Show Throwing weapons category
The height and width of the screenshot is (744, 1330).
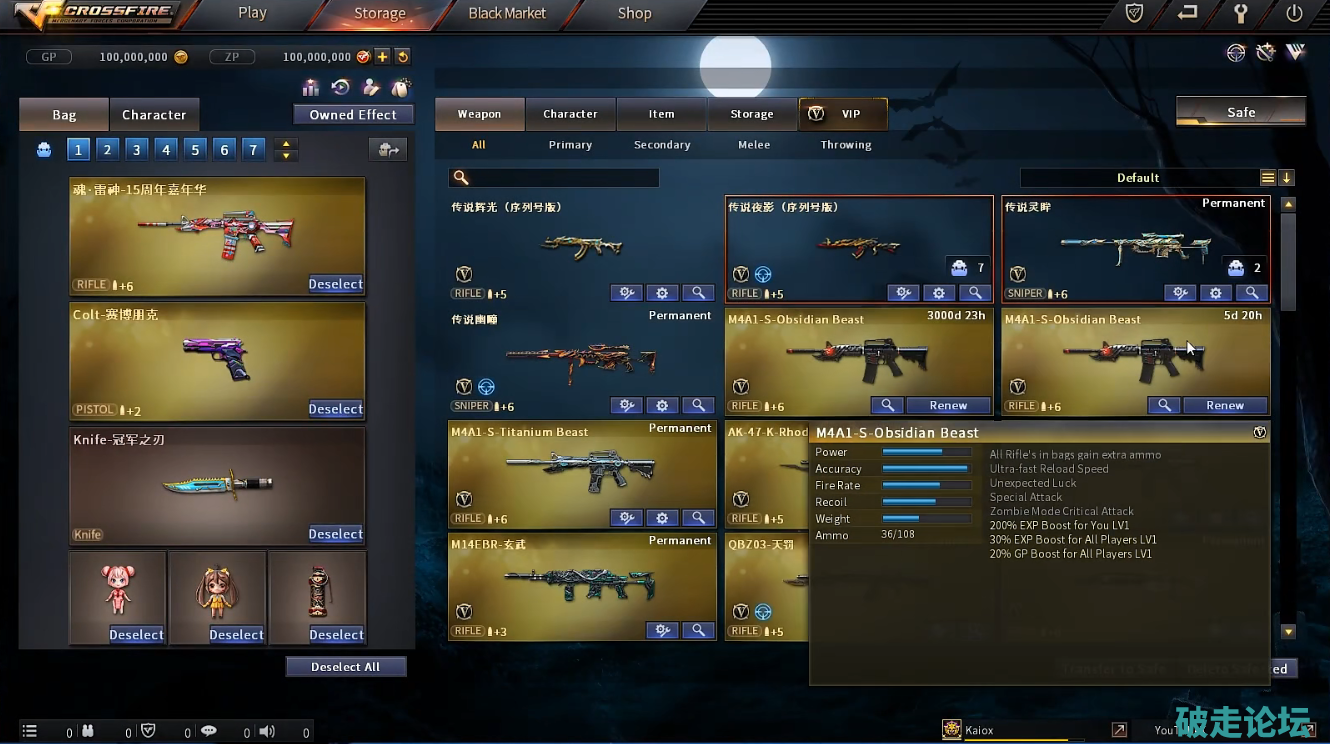click(846, 145)
